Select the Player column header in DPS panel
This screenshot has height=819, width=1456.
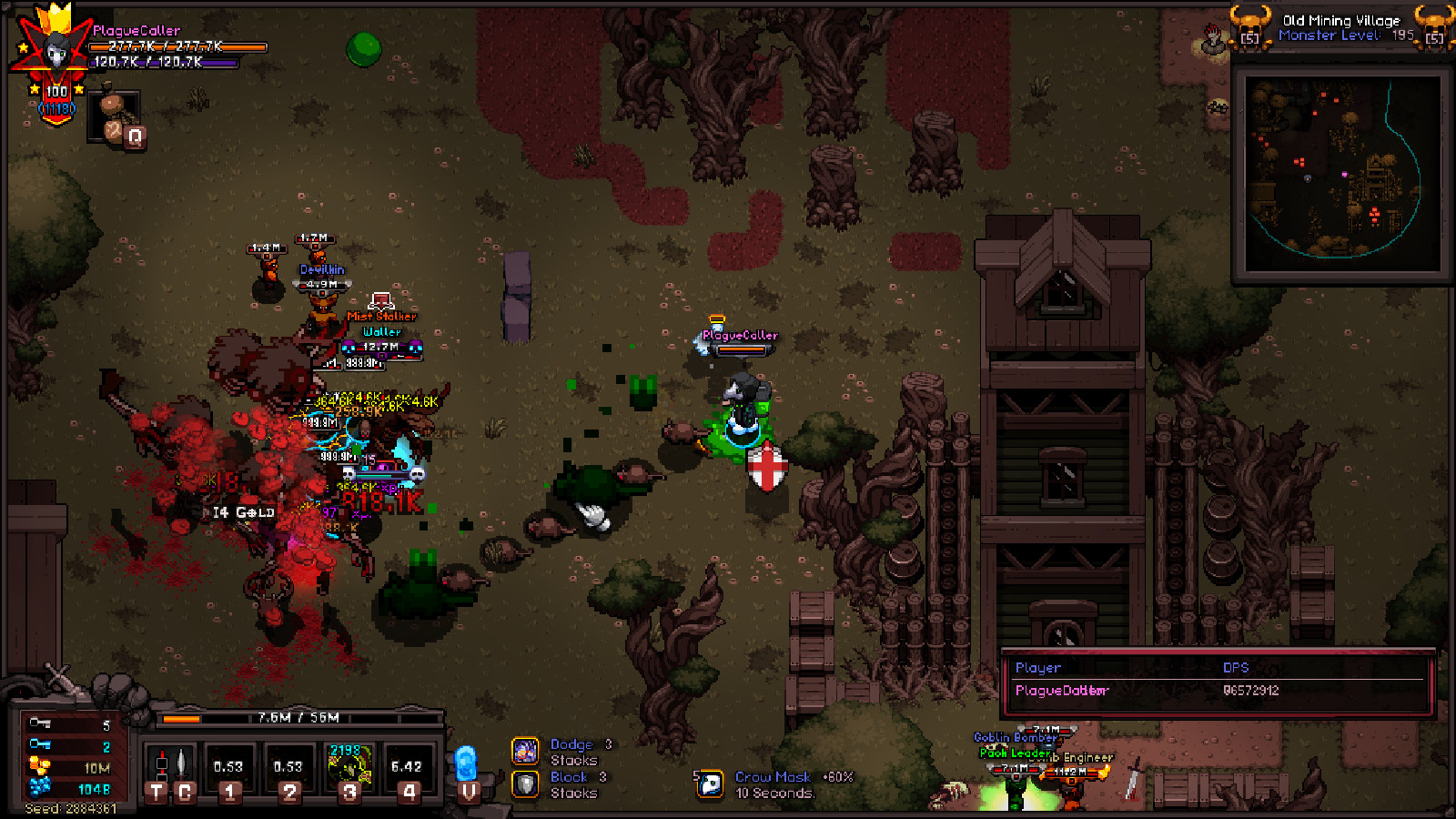(1037, 667)
